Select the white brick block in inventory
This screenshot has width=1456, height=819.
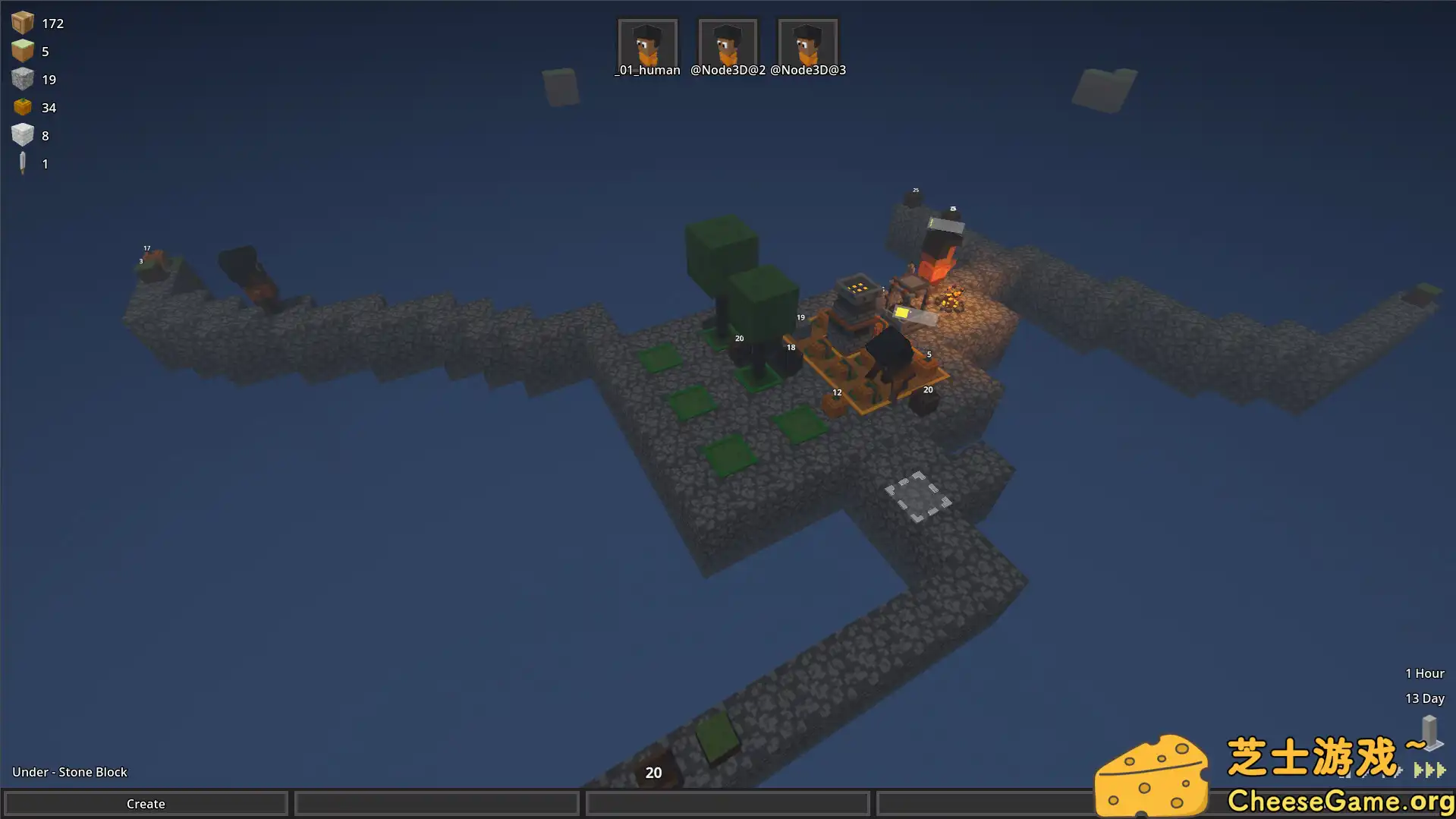[23, 135]
